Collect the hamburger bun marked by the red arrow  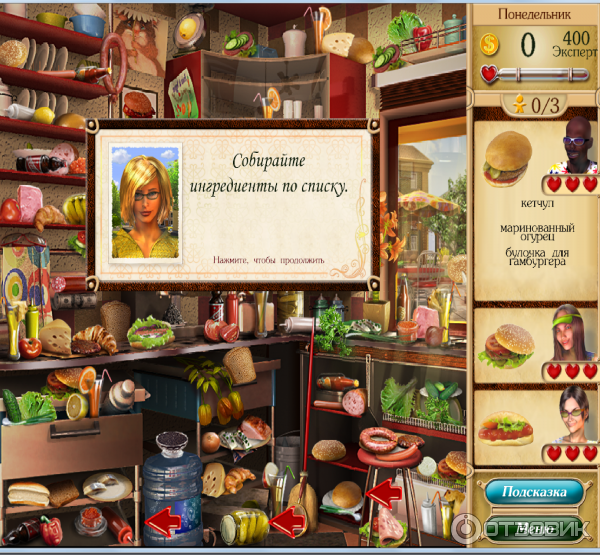344,494
